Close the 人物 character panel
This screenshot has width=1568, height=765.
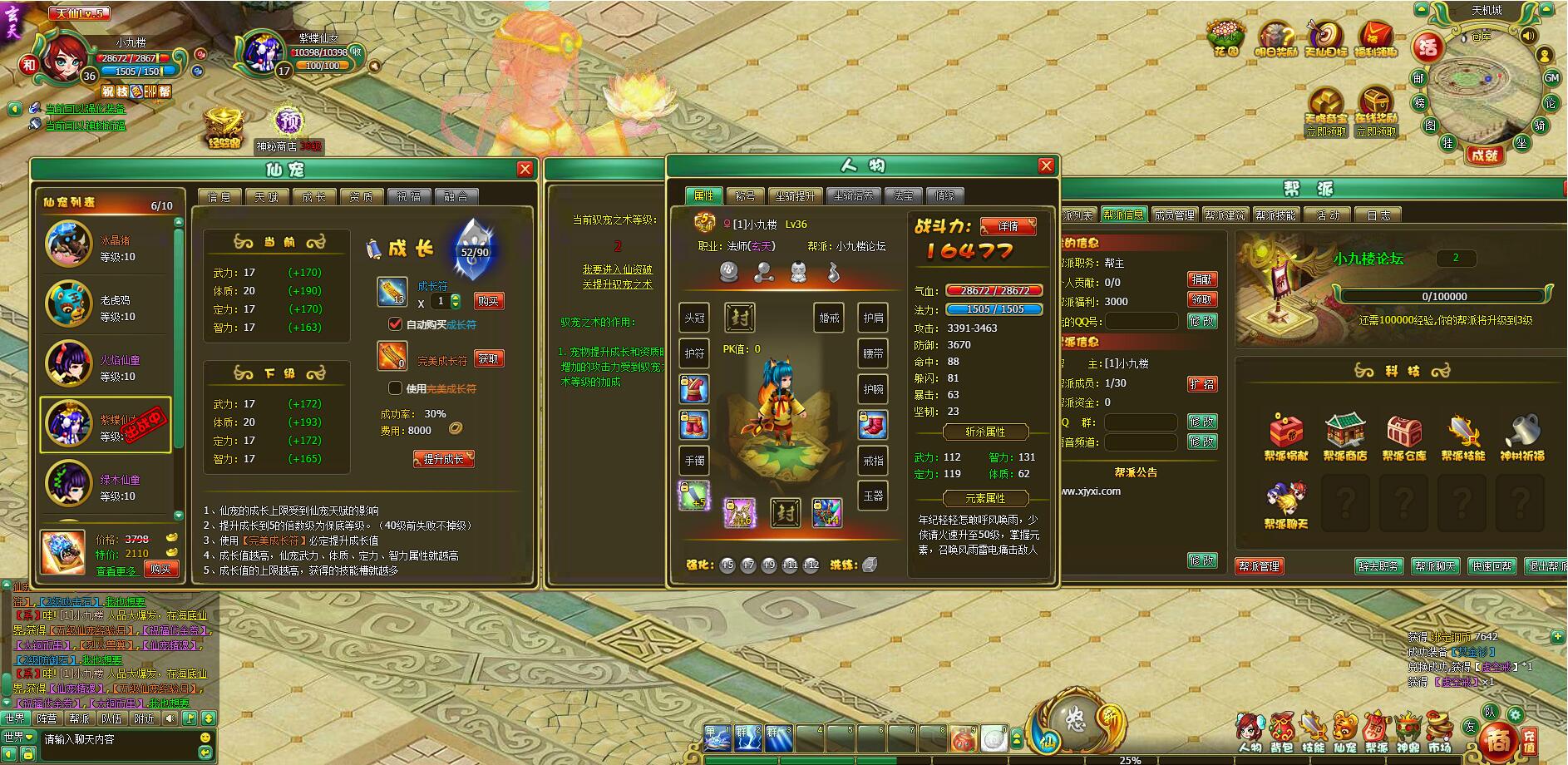pos(1046,166)
